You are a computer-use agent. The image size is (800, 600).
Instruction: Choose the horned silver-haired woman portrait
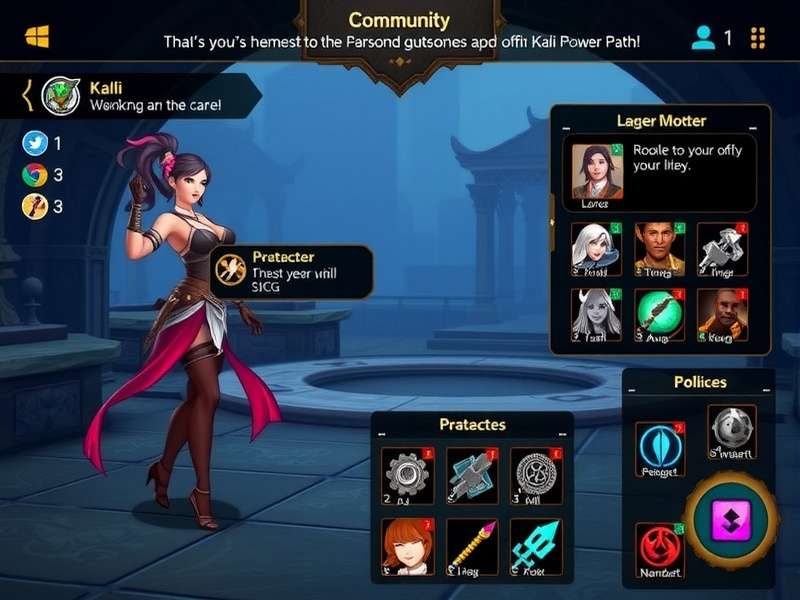596,315
